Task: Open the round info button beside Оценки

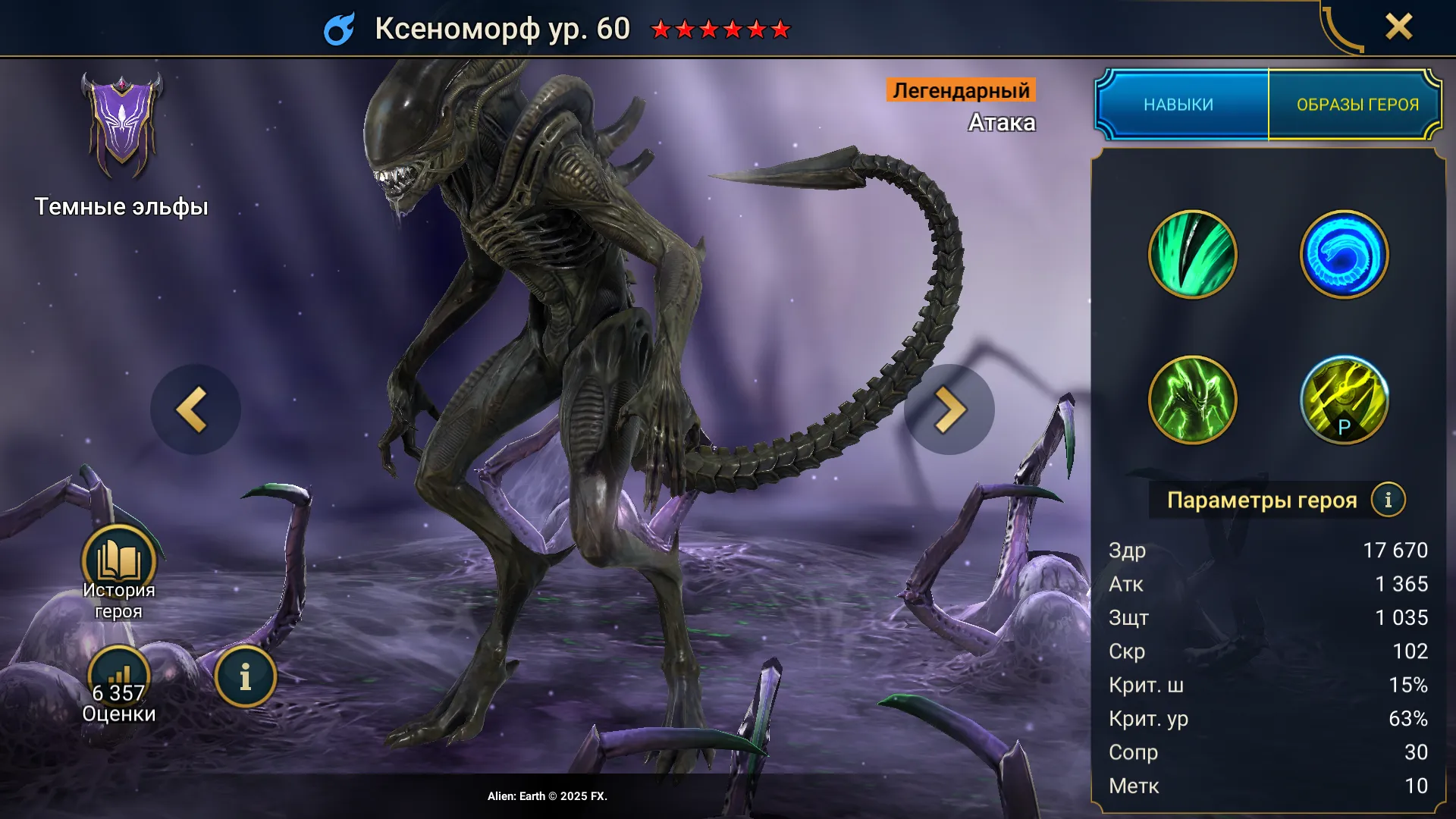Action: point(245,677)
